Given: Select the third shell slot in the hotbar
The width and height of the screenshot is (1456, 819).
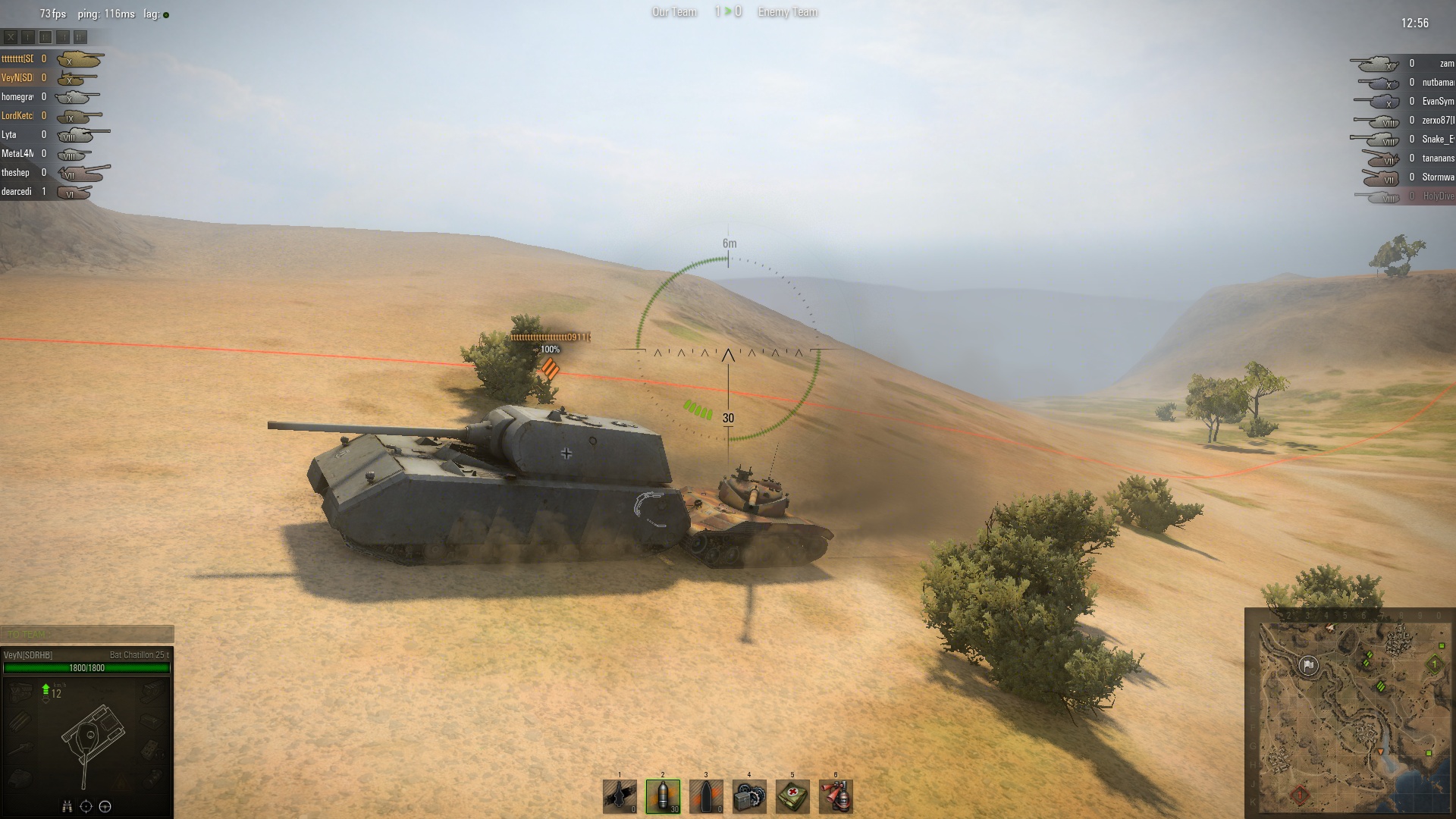Looking at the screenshot, I should click(x=706, y=796).
